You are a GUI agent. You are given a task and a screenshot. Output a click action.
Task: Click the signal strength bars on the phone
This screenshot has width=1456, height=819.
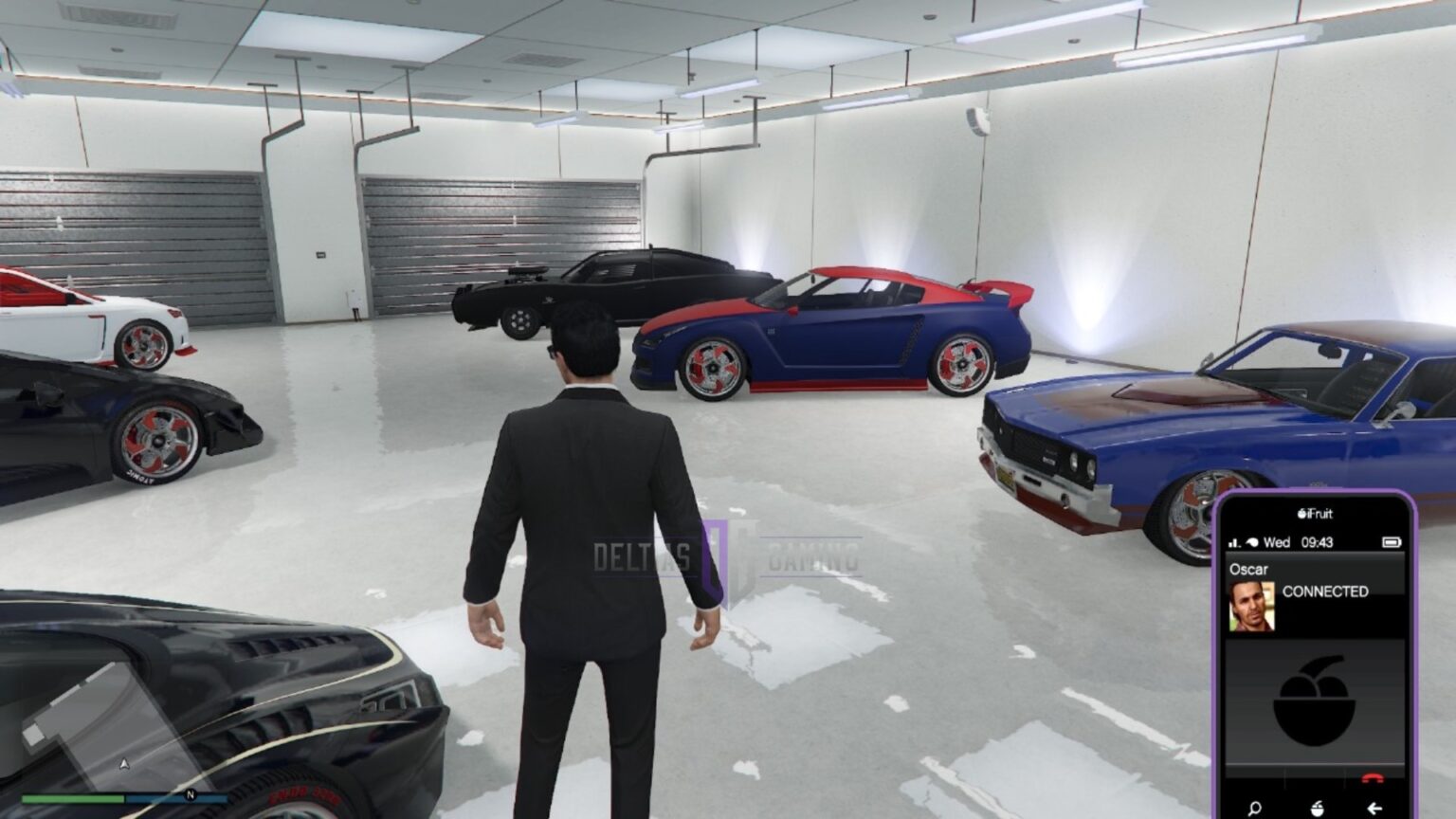click(1234, 542)
